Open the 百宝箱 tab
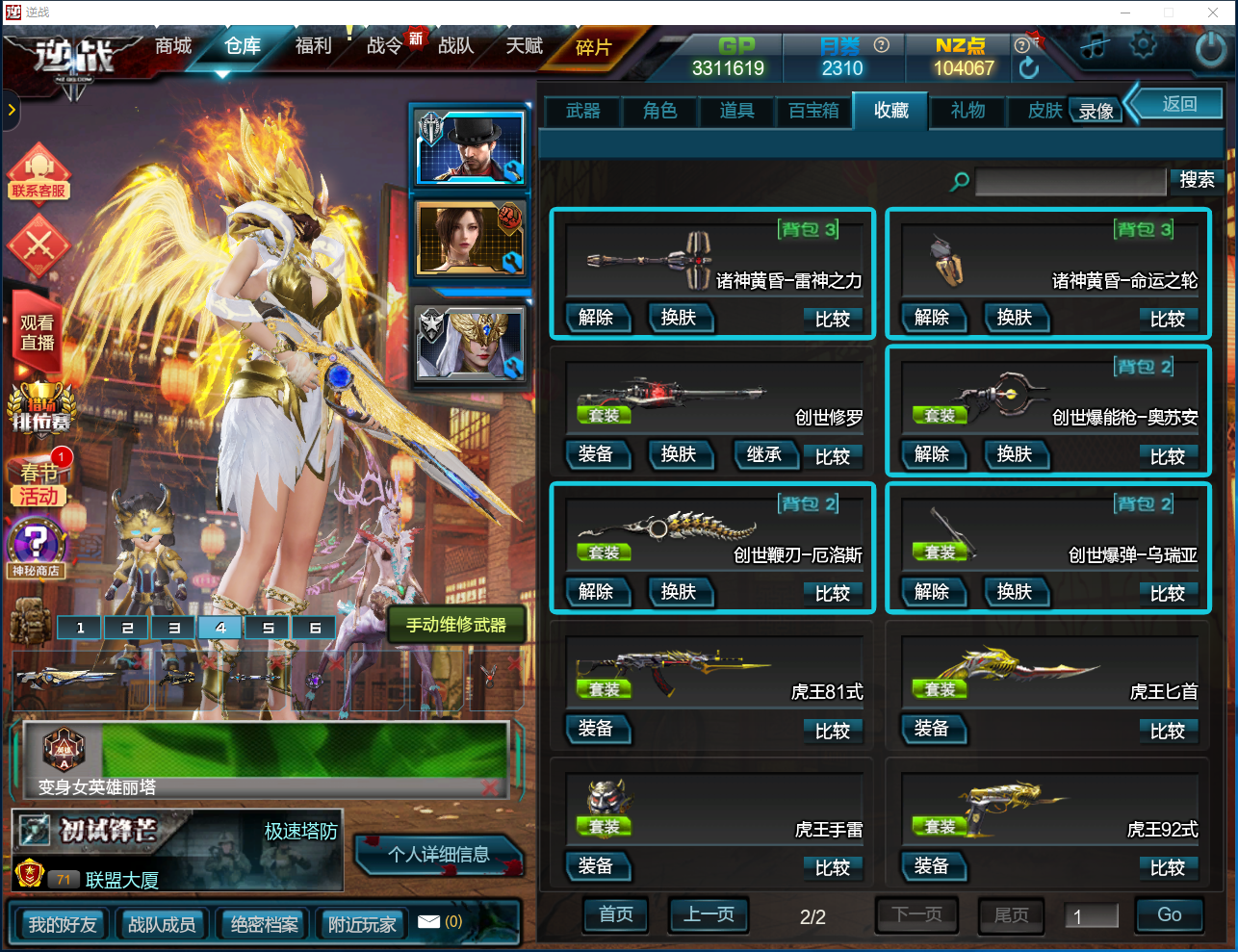This screenshot has height=952, width=1238. pos(813,112)
